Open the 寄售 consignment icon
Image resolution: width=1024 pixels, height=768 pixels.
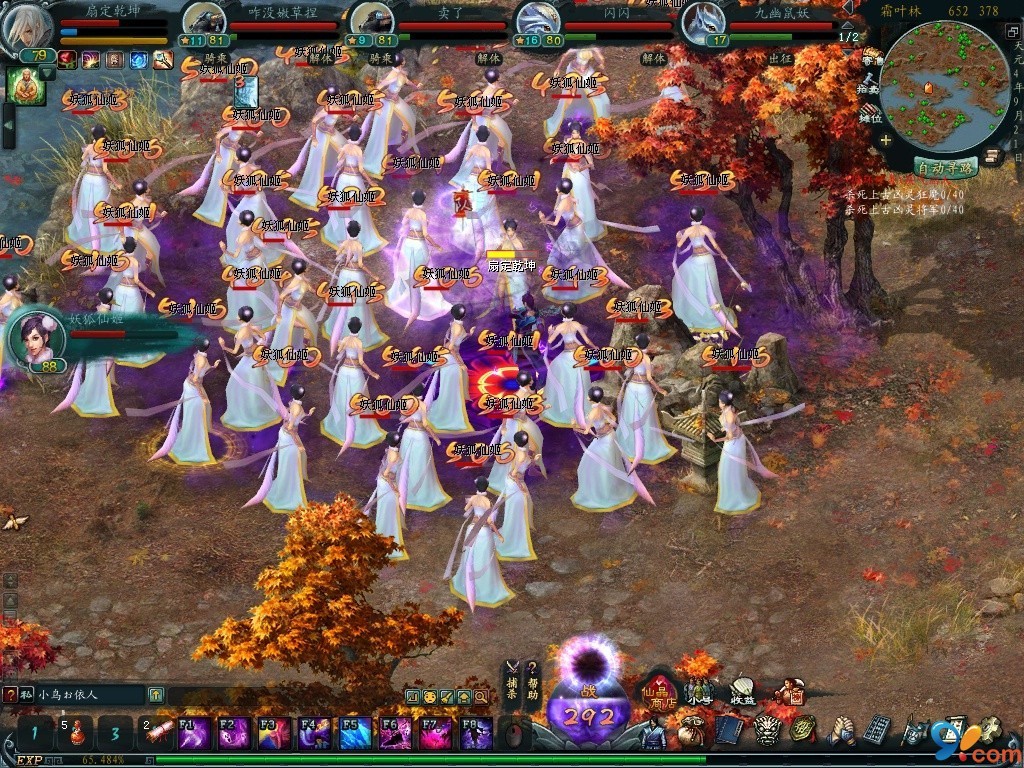coord(872,58)
